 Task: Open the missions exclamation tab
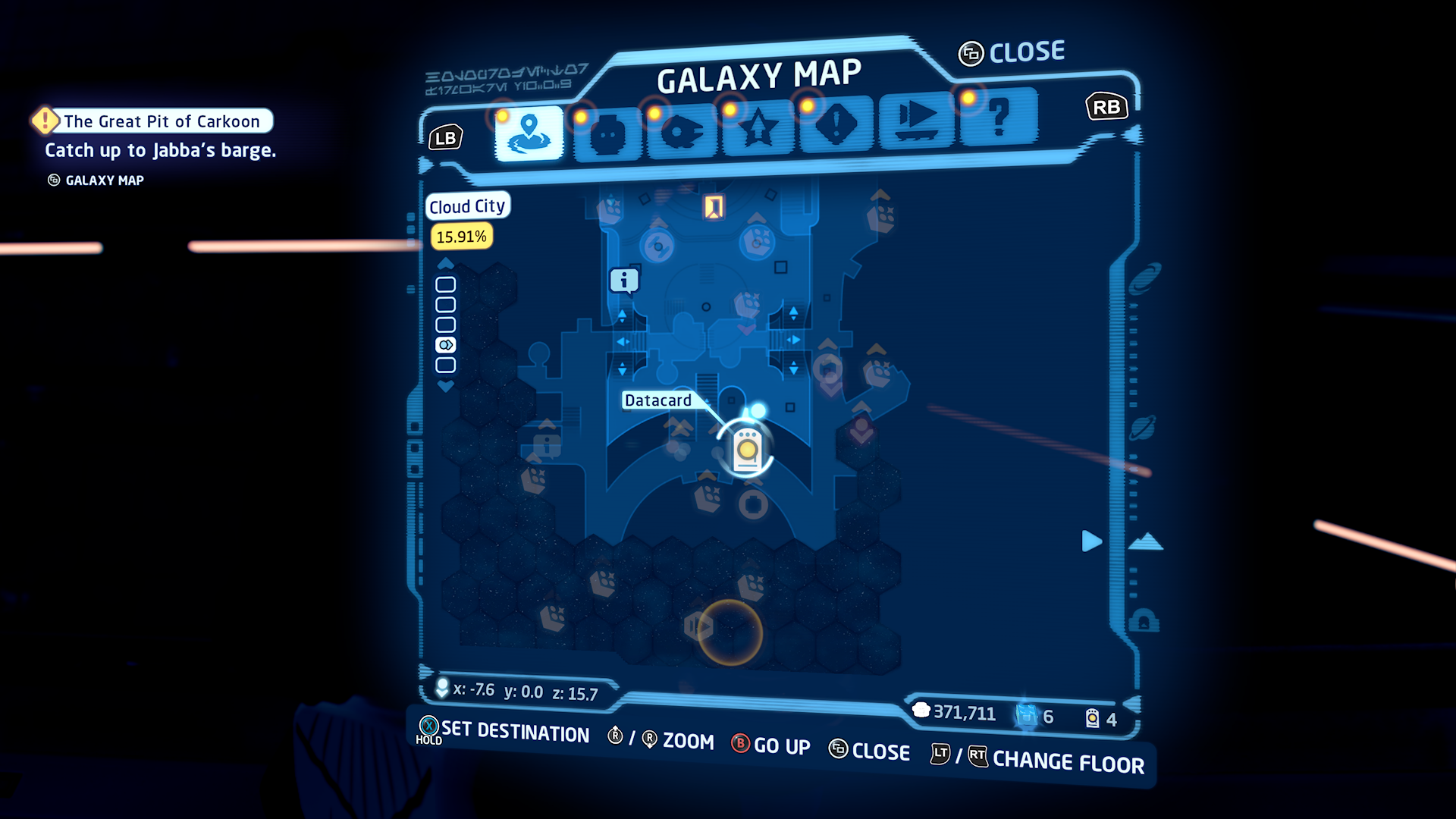[x=836, y=125]
